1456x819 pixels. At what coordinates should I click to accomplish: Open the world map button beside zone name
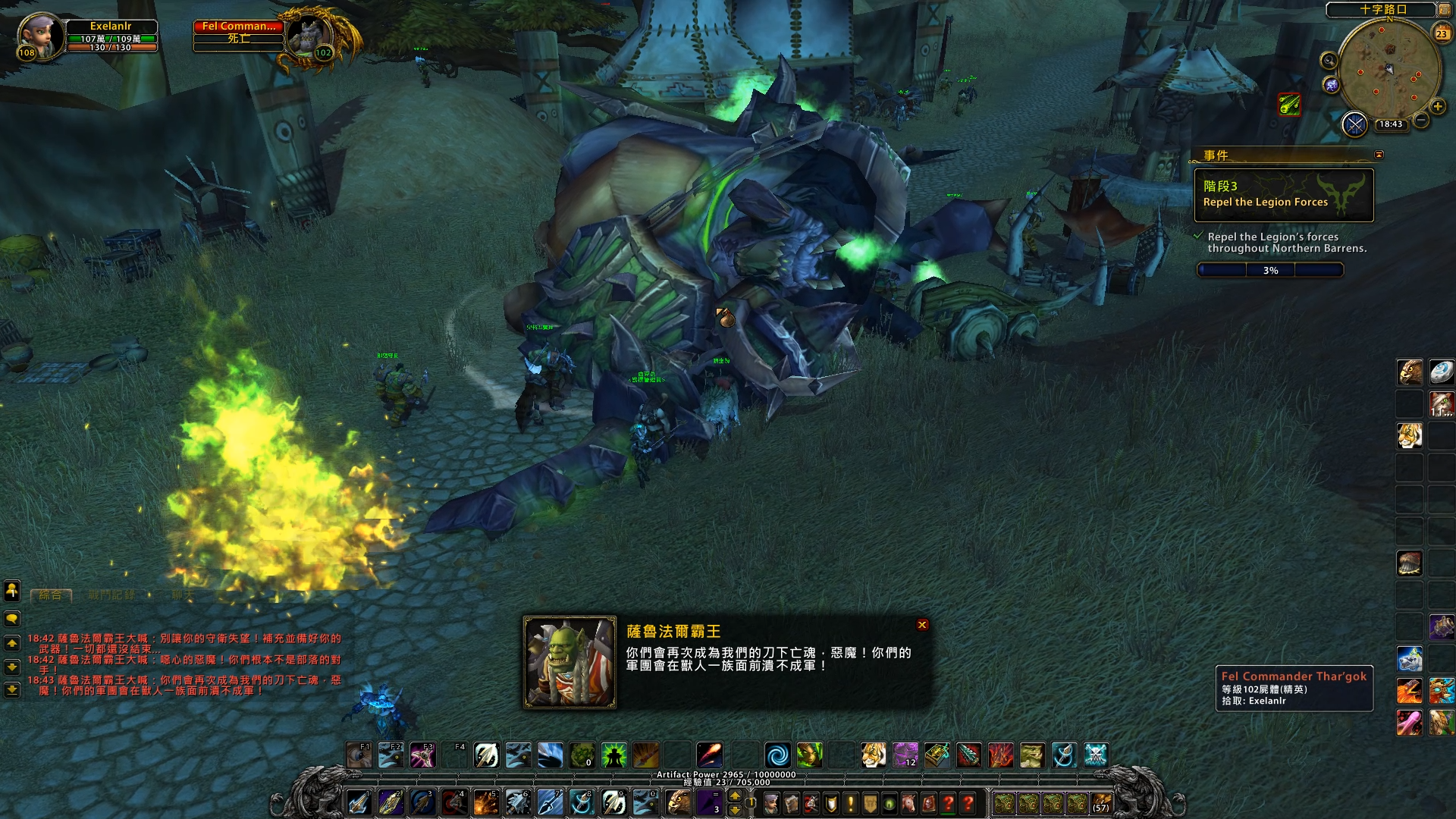click(1445, 10)
